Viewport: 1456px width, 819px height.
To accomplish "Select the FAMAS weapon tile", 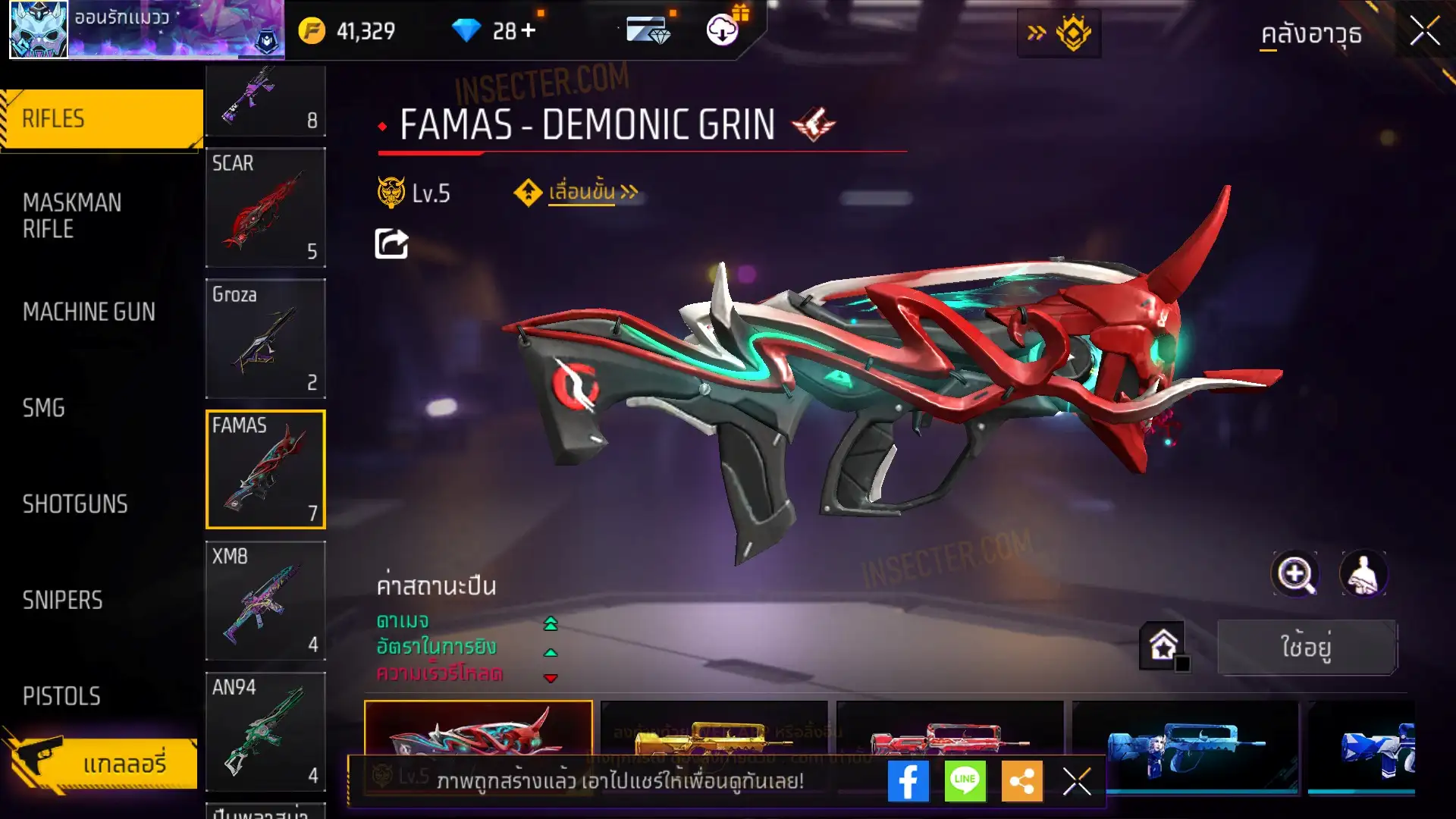I will (265, 469).
